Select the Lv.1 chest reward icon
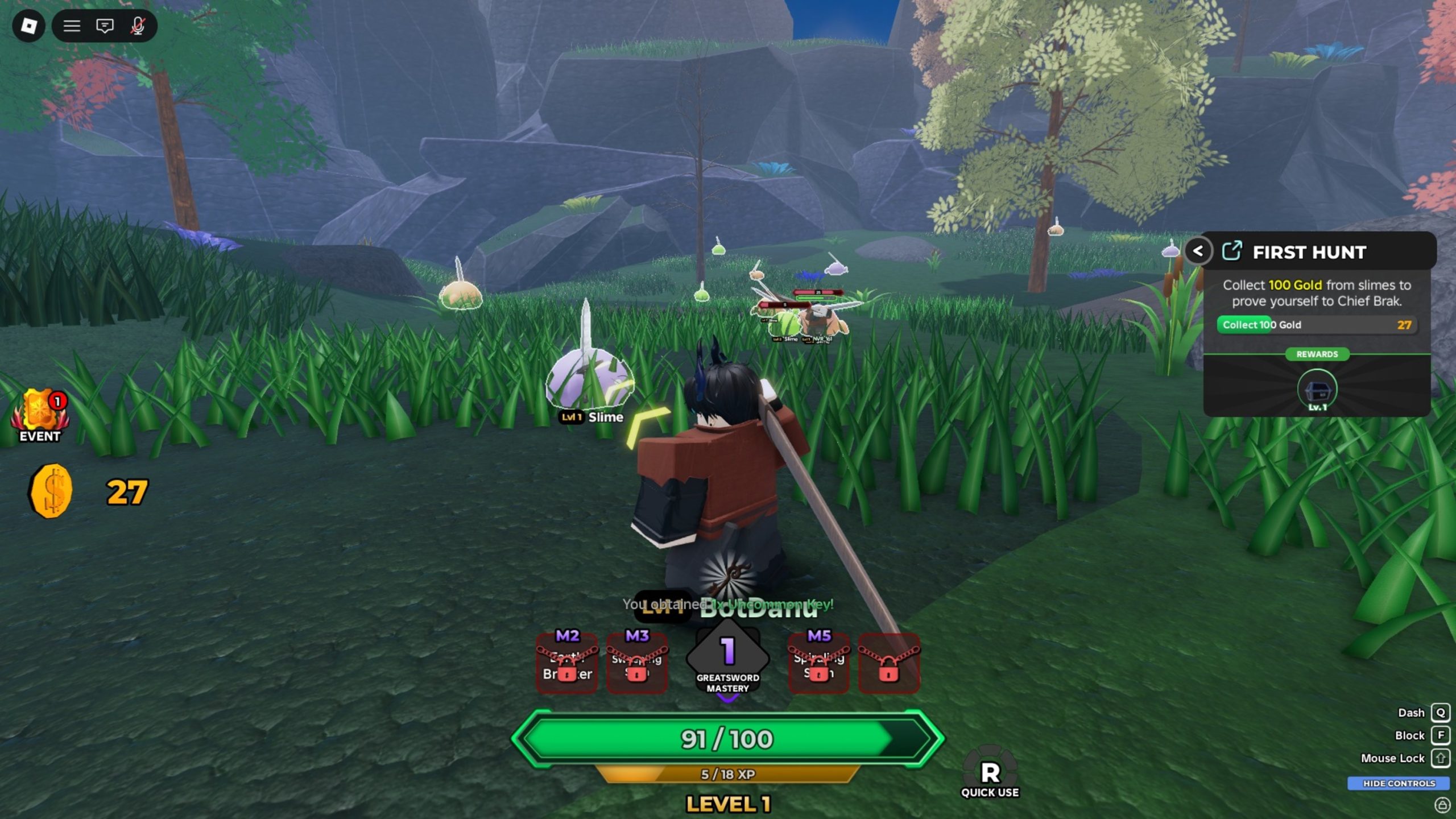The image size is (1456, 819). click(1317, 391)
